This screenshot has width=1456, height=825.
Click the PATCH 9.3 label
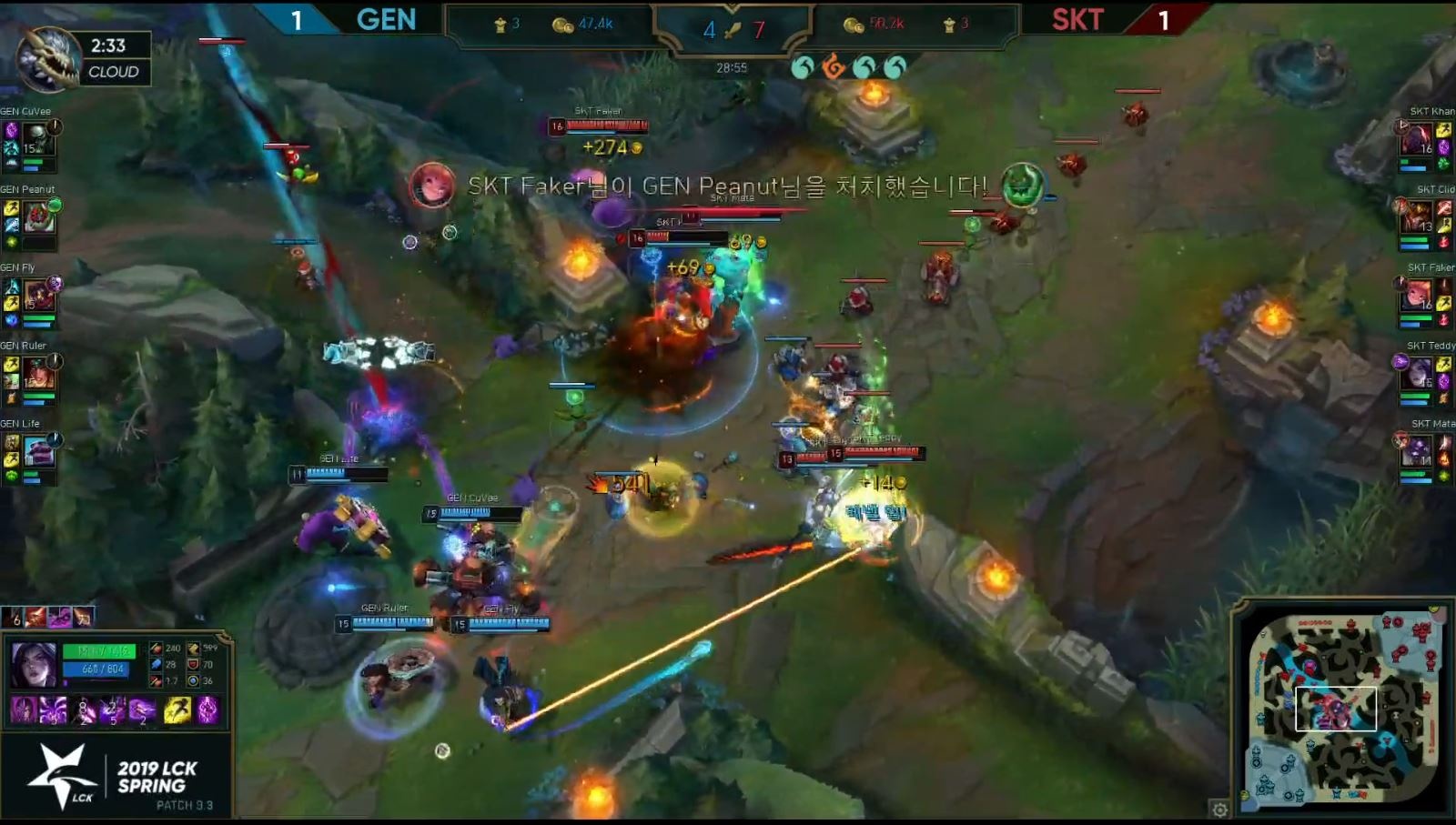(186, 804)
